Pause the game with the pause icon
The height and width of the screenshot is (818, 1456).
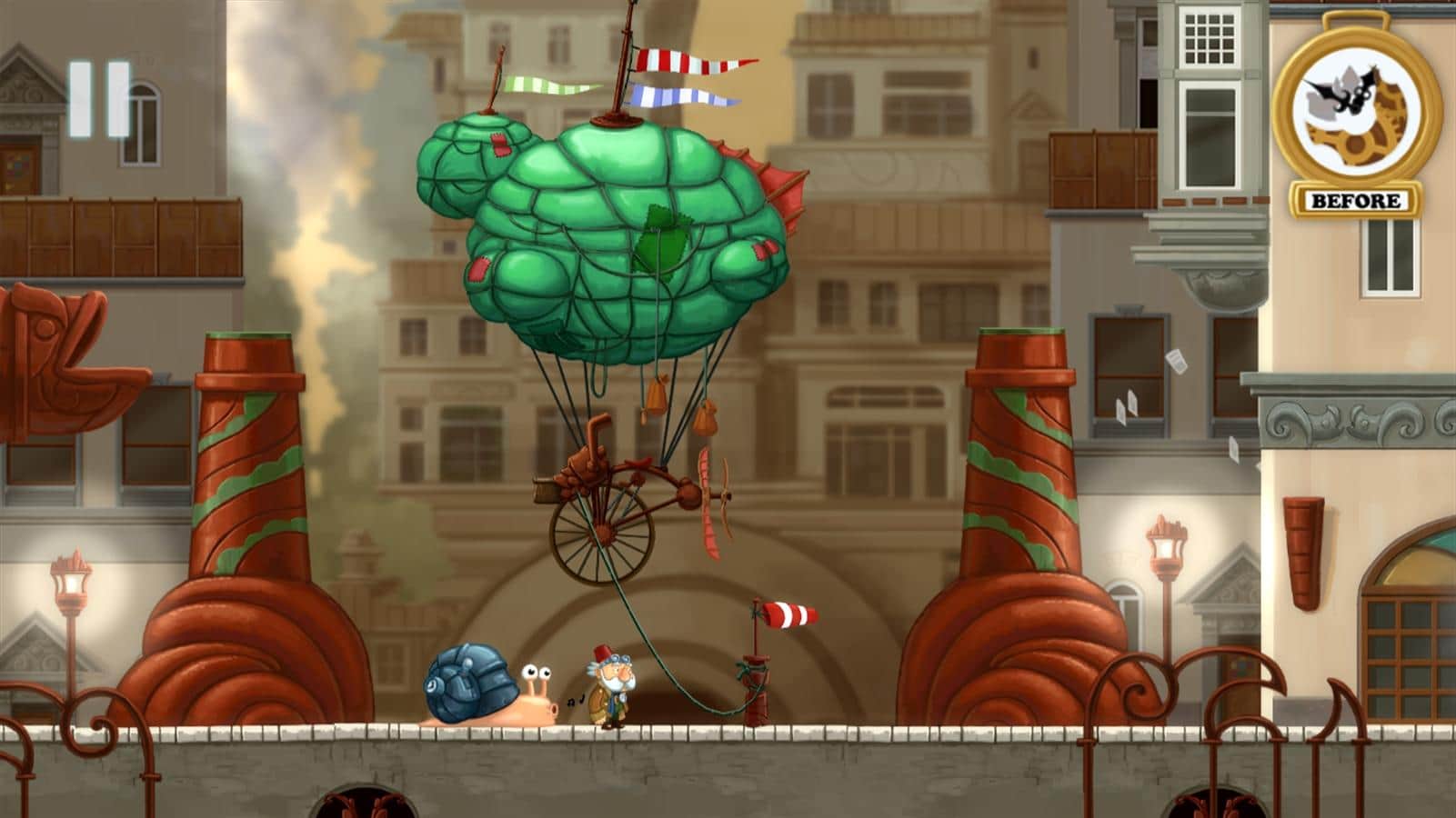[100, 99]
